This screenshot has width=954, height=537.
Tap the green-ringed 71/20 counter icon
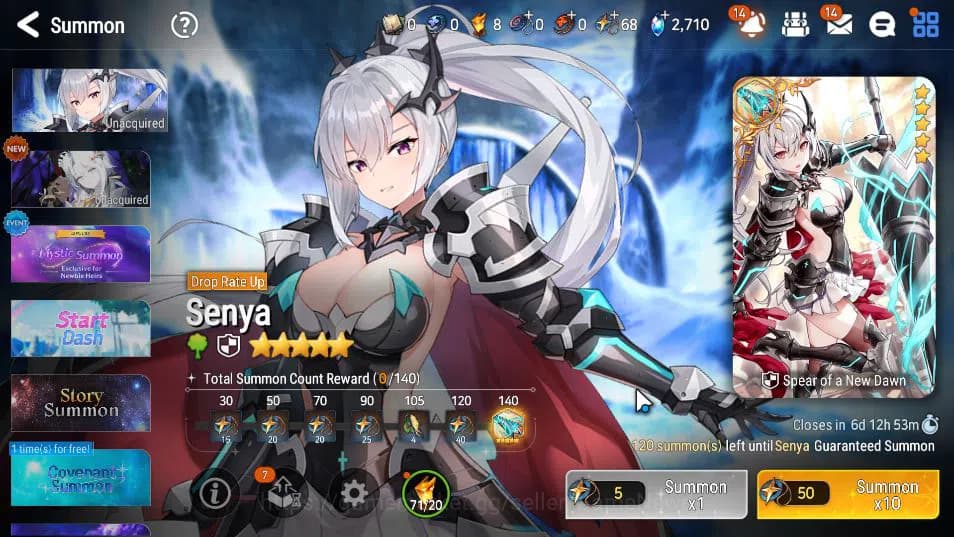pos(424,493)
